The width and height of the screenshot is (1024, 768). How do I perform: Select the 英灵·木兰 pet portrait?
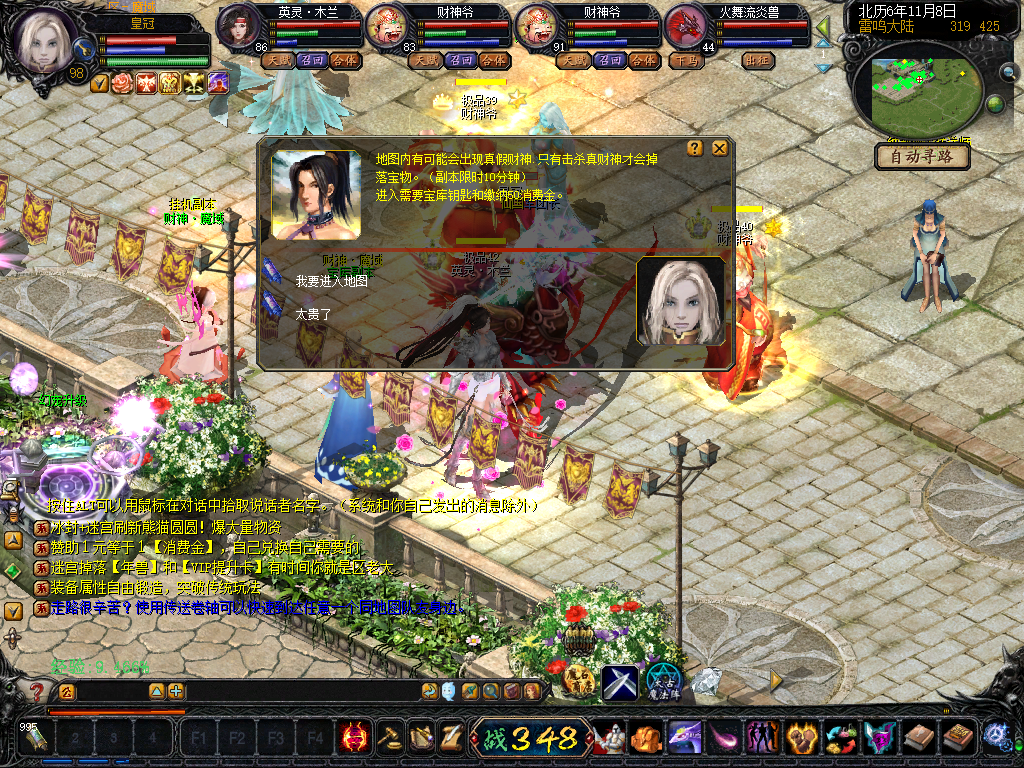(x=239, y=26)
